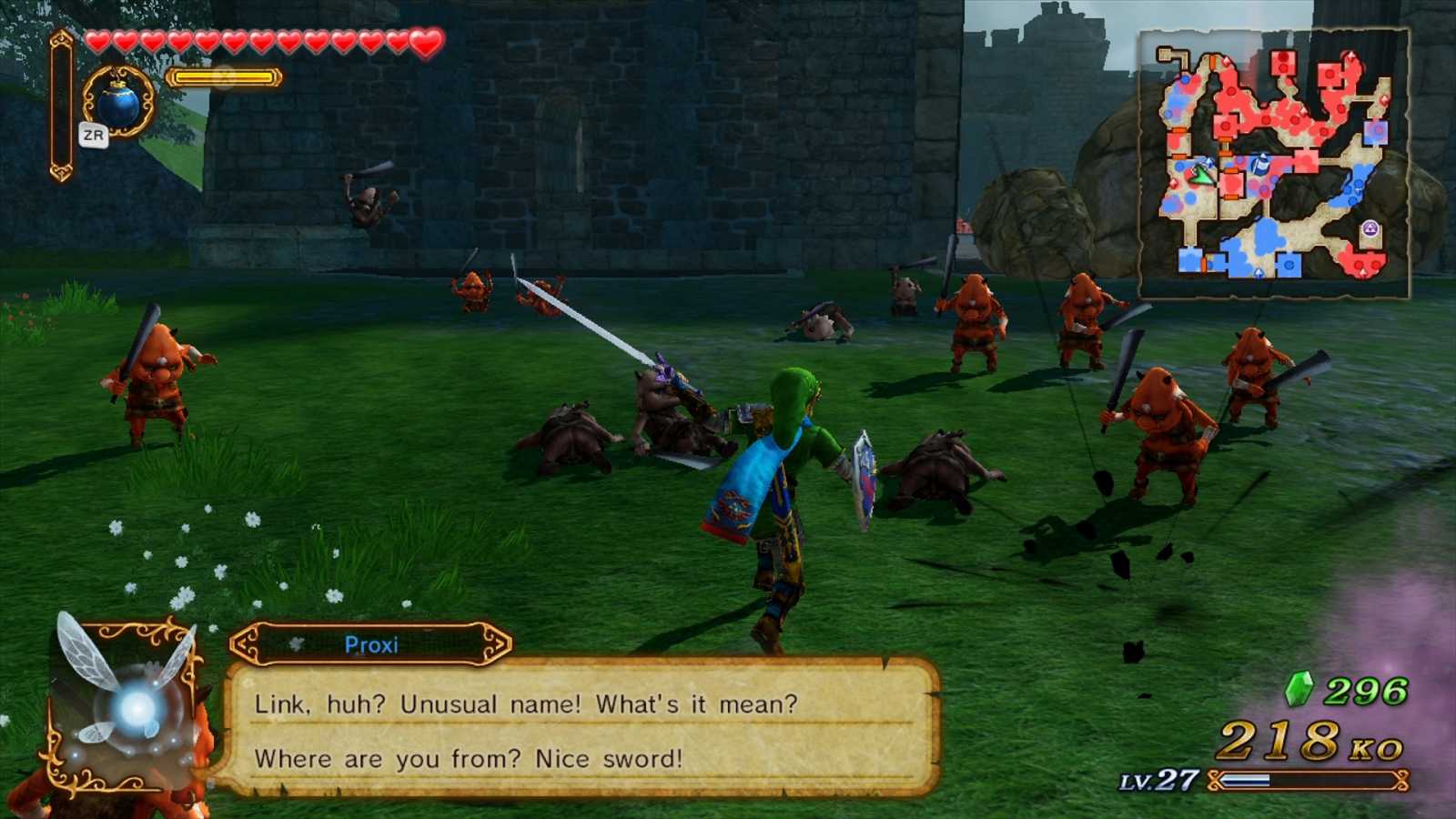The height and width of the screenshot is (819, 1456).
Task: Click the large glowing heart at the row's end
Action: tap(426, 40)
